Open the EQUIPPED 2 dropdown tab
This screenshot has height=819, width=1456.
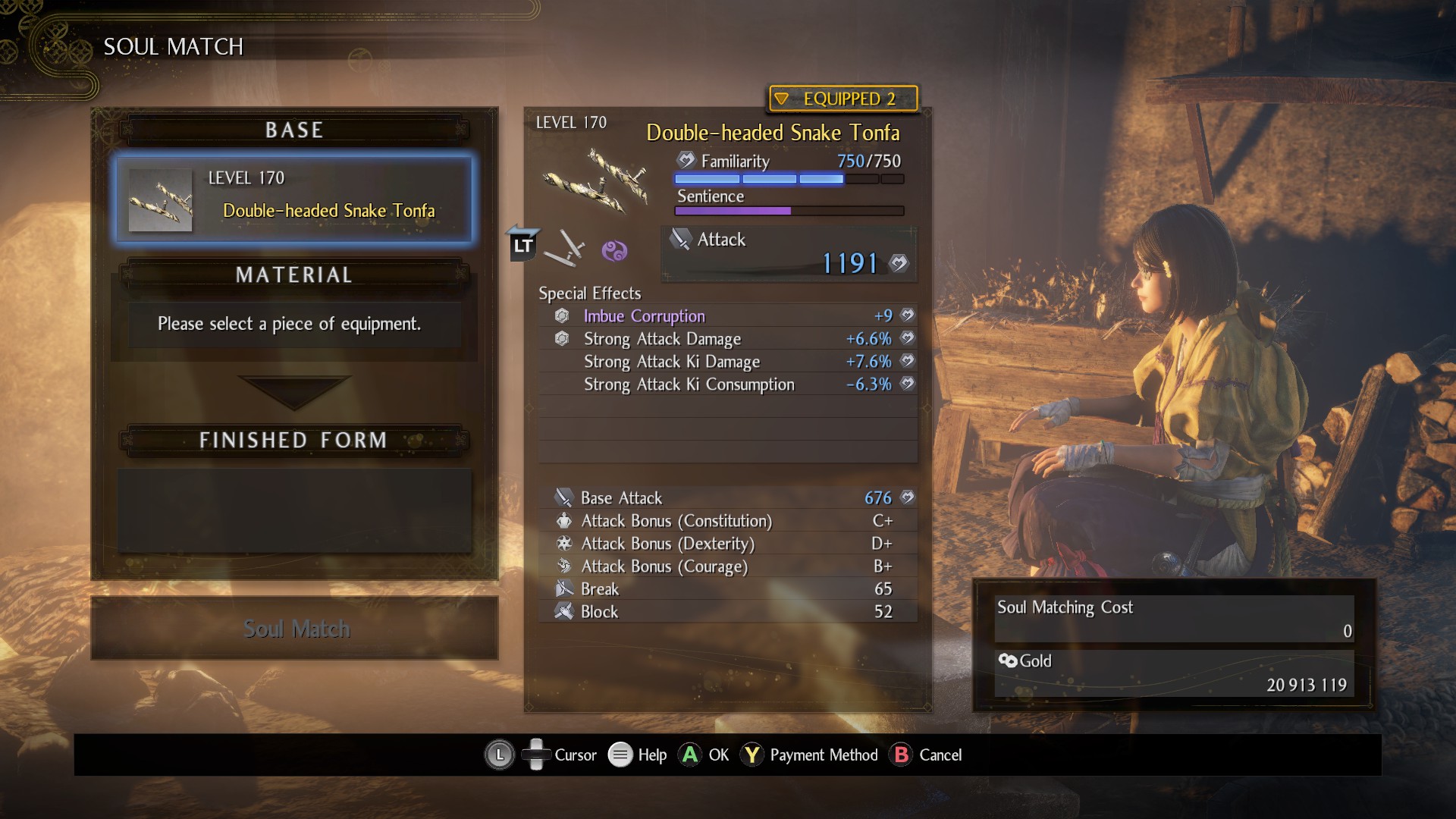(843, 99)
